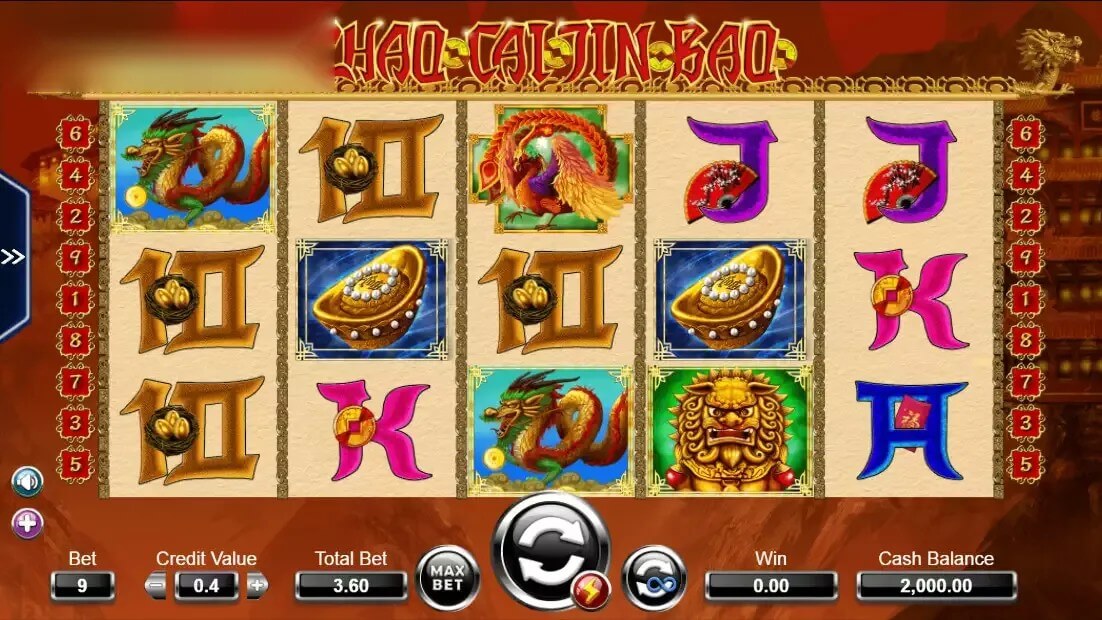Activate the MAX BET button
Screen dimensions: 1102x620
click(x=447, y=578)
